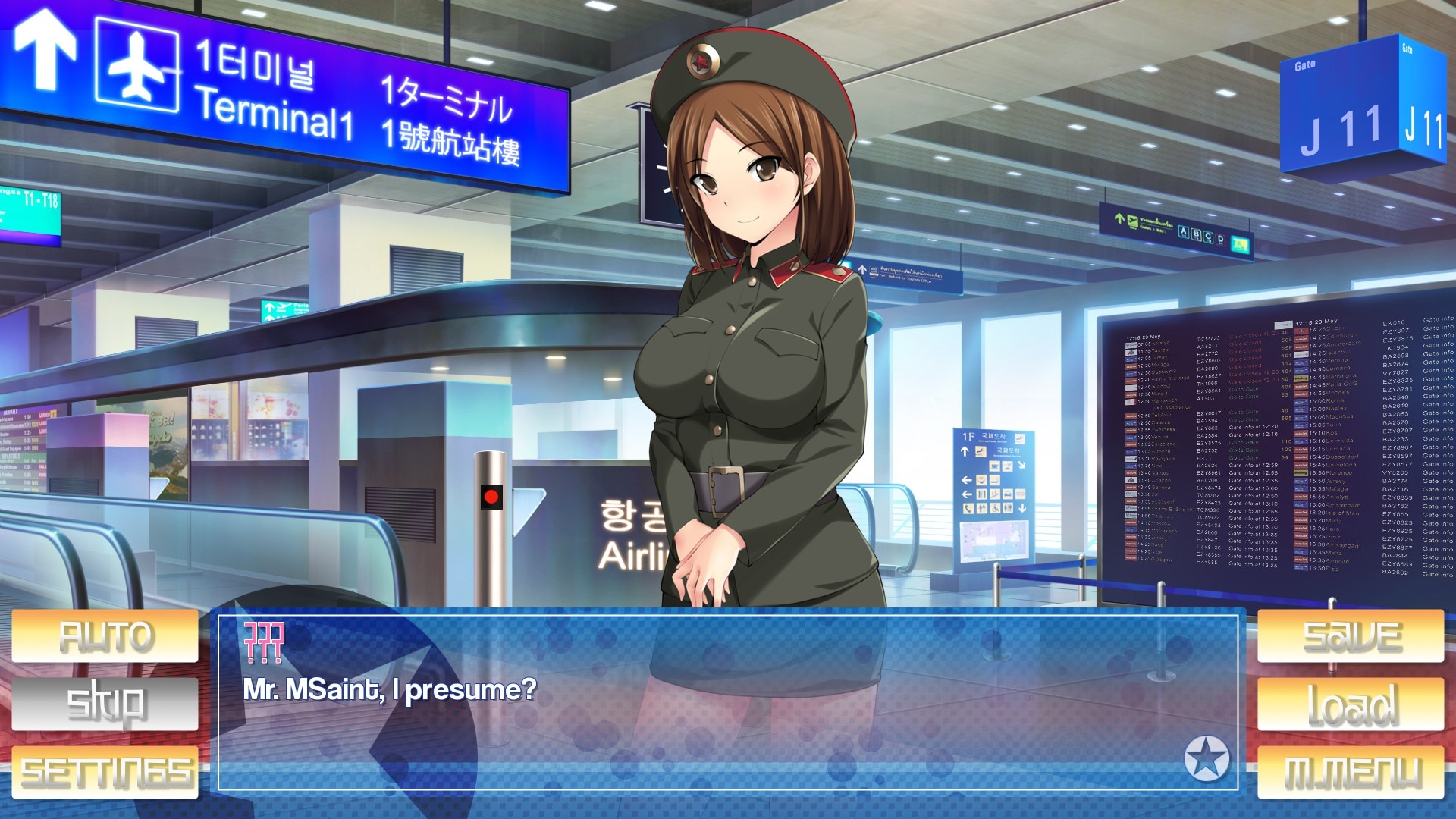Enable Auto dialogue advance
Viewport: 1456px width, 819px height.
[105, 636]
